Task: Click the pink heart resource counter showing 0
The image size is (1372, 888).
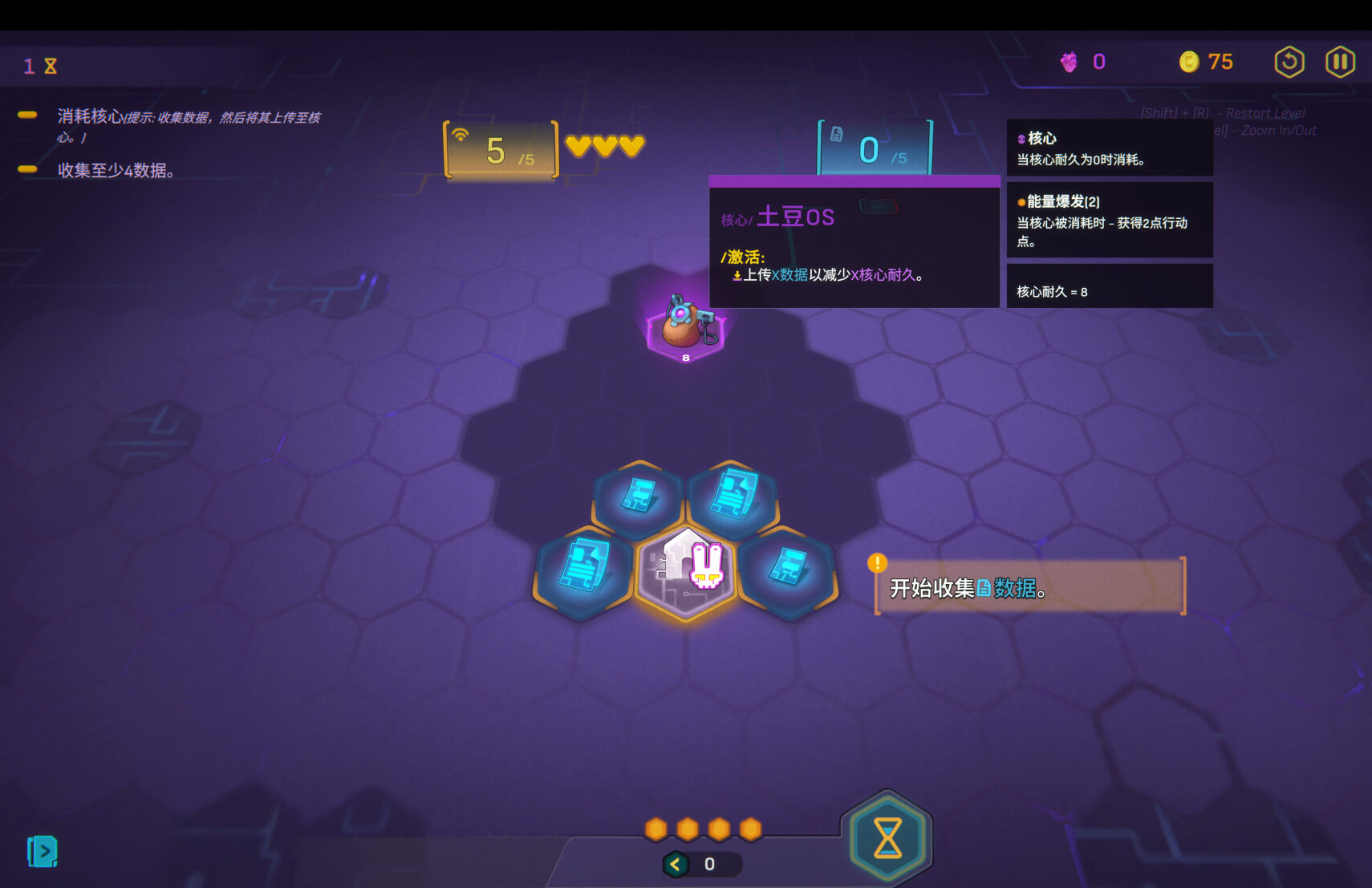Action: click(1083, 61)
